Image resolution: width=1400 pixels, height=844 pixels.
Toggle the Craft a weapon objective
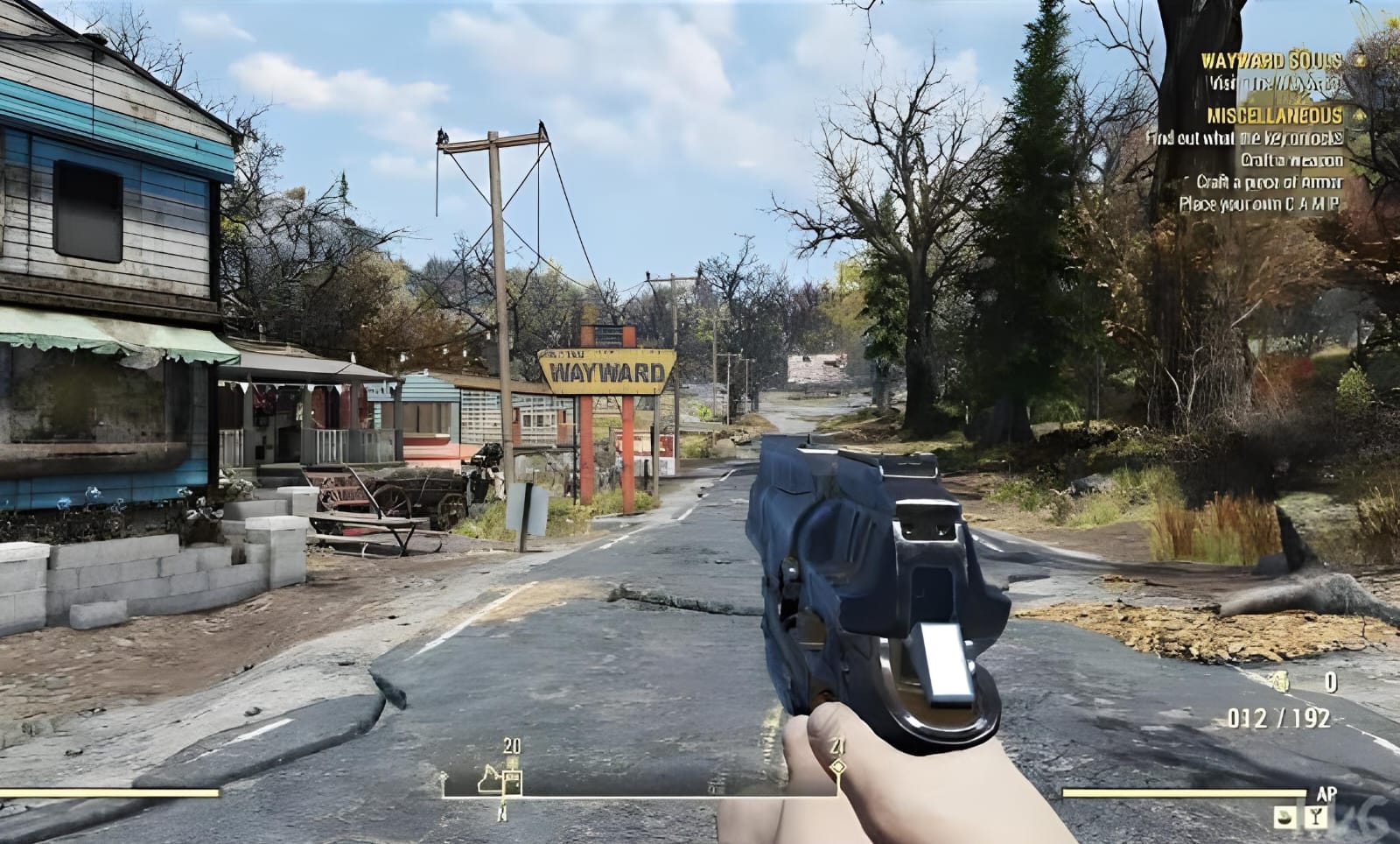[1293, 161]
